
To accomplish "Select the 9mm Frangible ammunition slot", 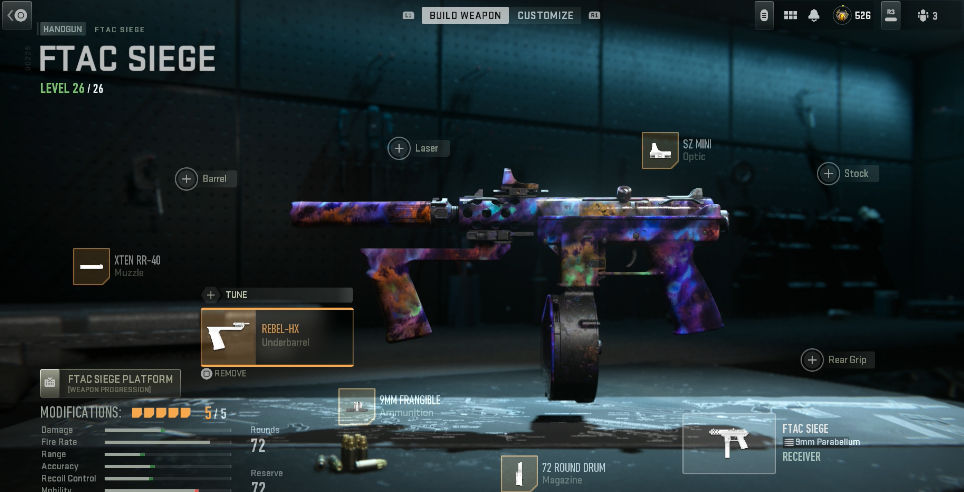I will (356, 405).
